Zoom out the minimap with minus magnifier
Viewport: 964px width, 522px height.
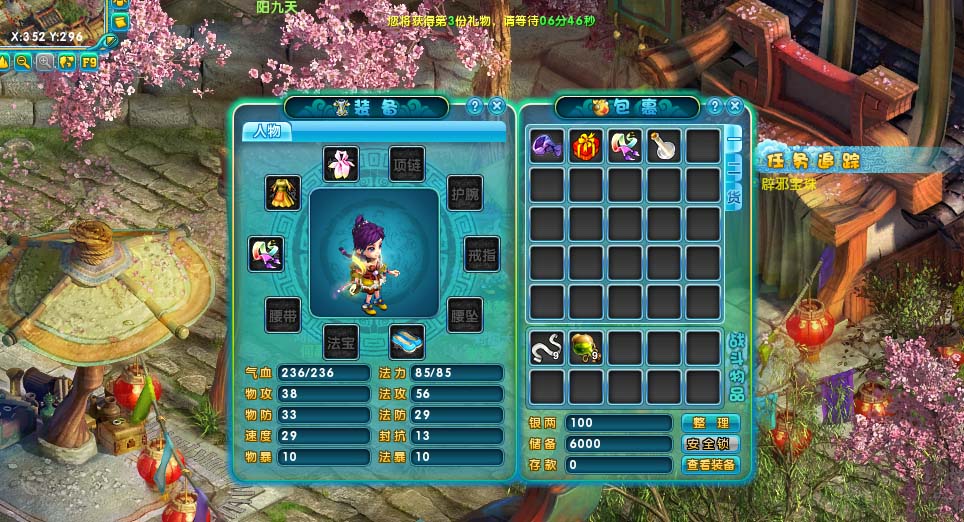pos(23,62)
